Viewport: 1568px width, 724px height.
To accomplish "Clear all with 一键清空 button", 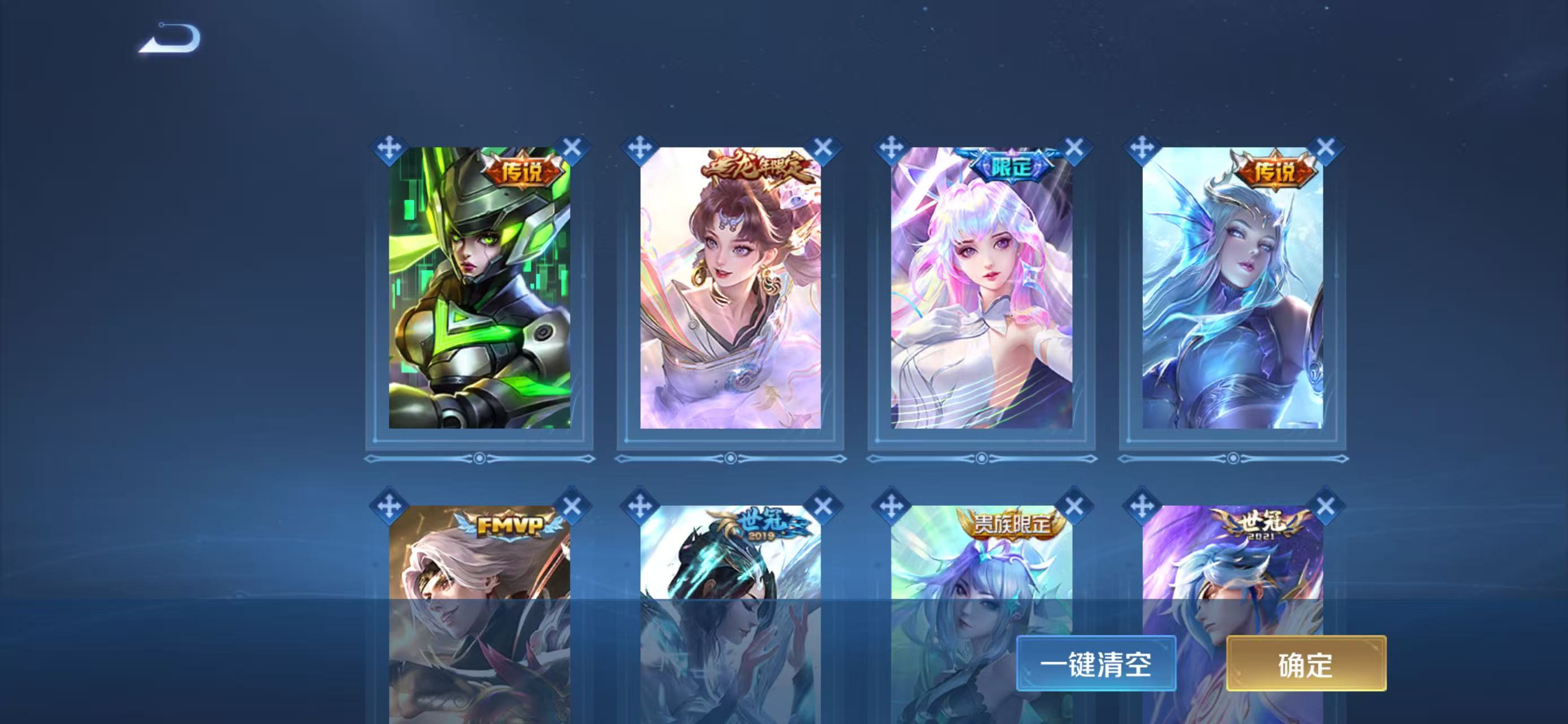I will [1095, 663].
